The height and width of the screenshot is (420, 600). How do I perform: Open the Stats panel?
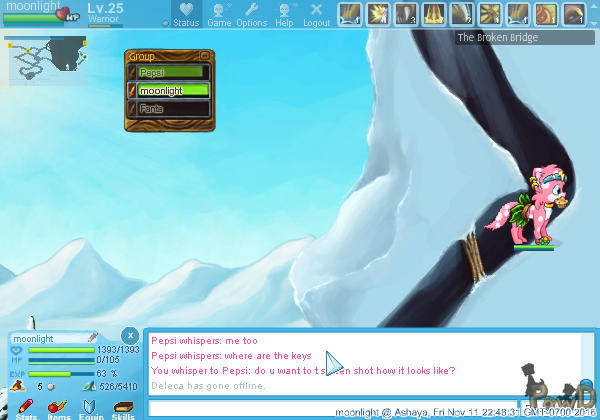(x=27, y=408)
